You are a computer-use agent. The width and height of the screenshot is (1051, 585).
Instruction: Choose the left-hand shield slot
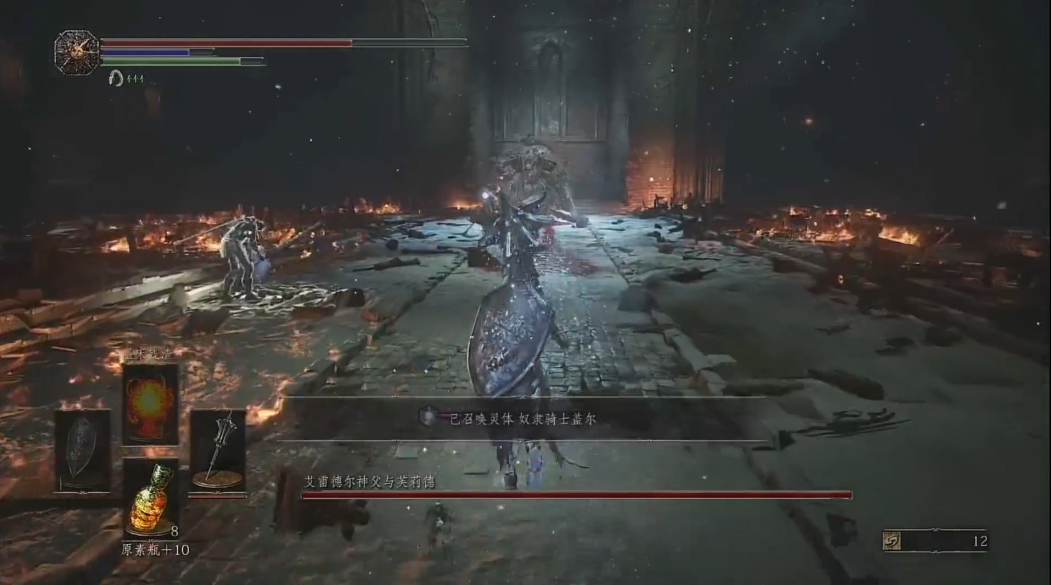tap(82, 450)
